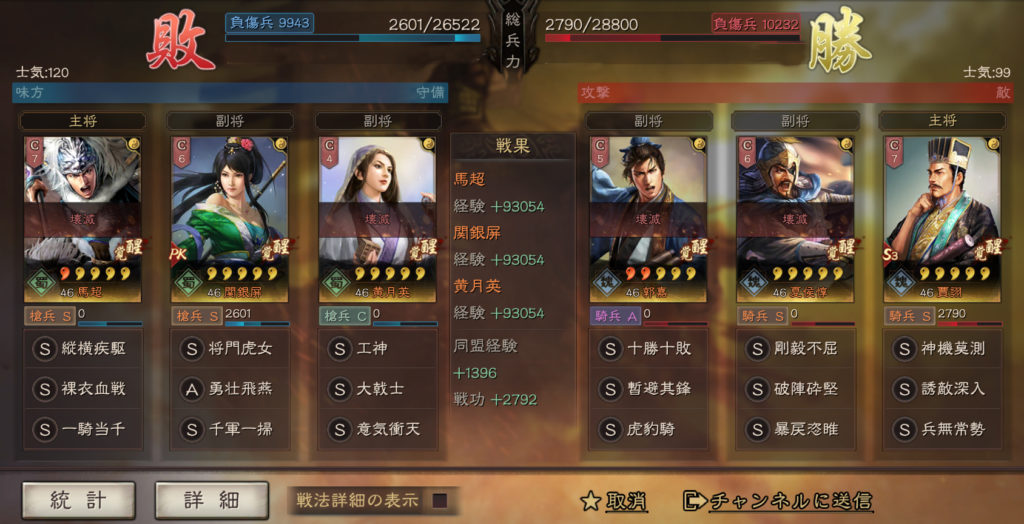View the 虎豹騎 tactic
The width and height of the screenshot is (1024, 524).
pos(648,429)
